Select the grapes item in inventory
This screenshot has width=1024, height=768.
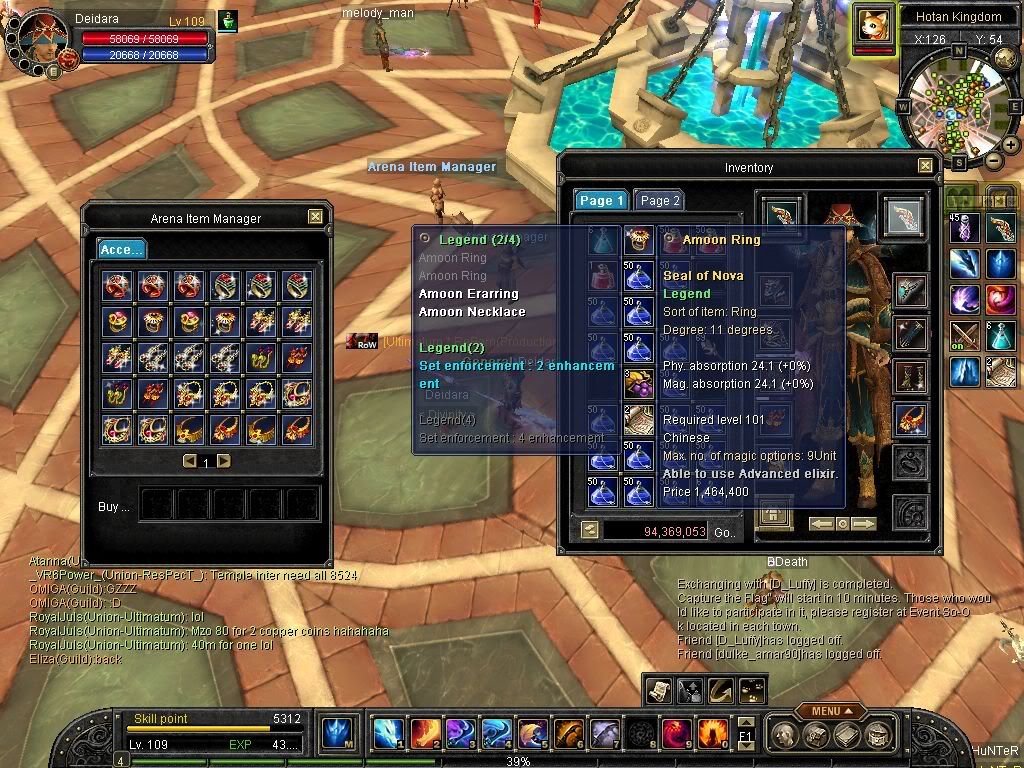(x=639, y=385)
